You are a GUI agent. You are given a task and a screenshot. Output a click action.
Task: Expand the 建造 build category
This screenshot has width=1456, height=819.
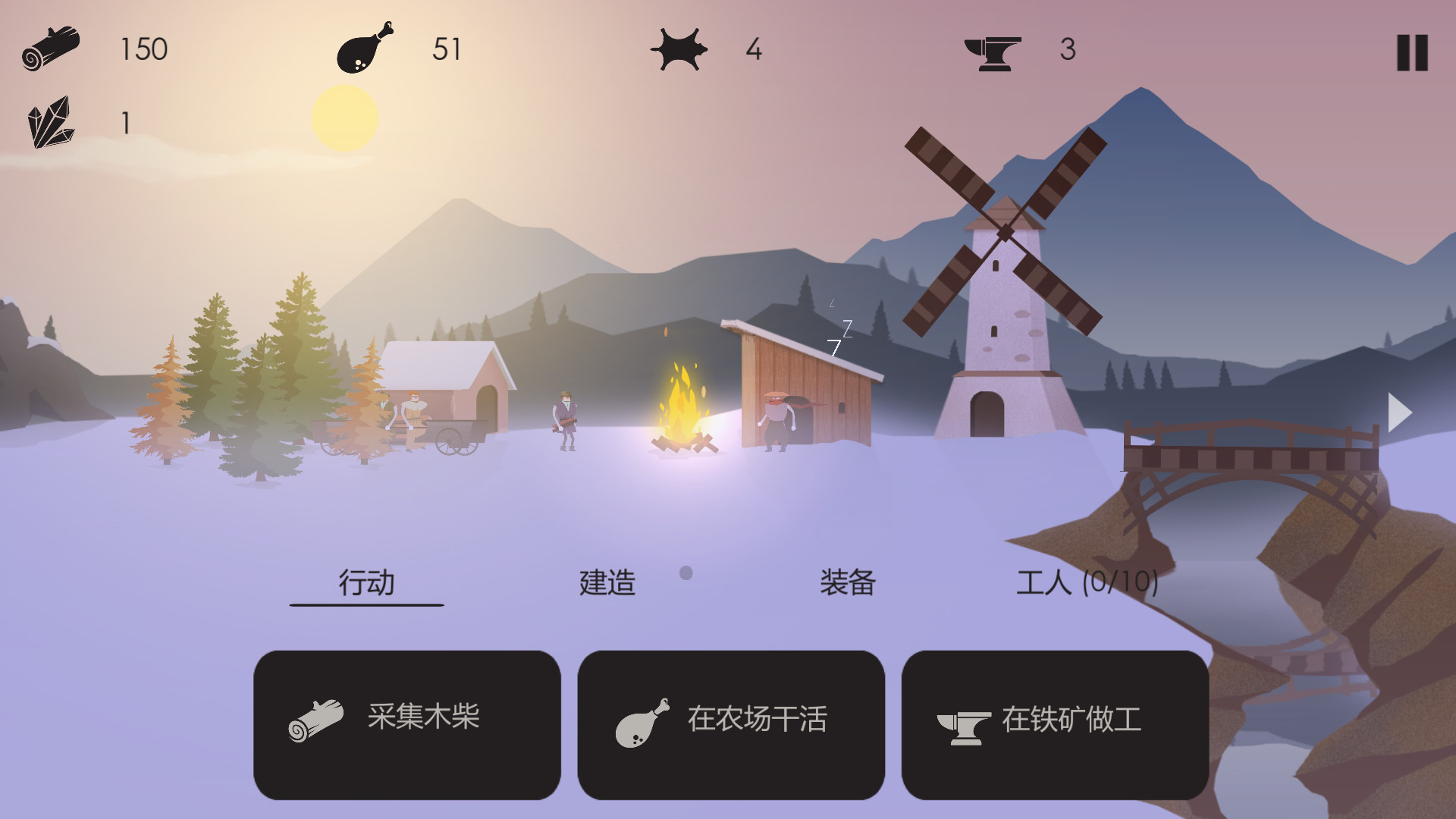coord(605,582)
